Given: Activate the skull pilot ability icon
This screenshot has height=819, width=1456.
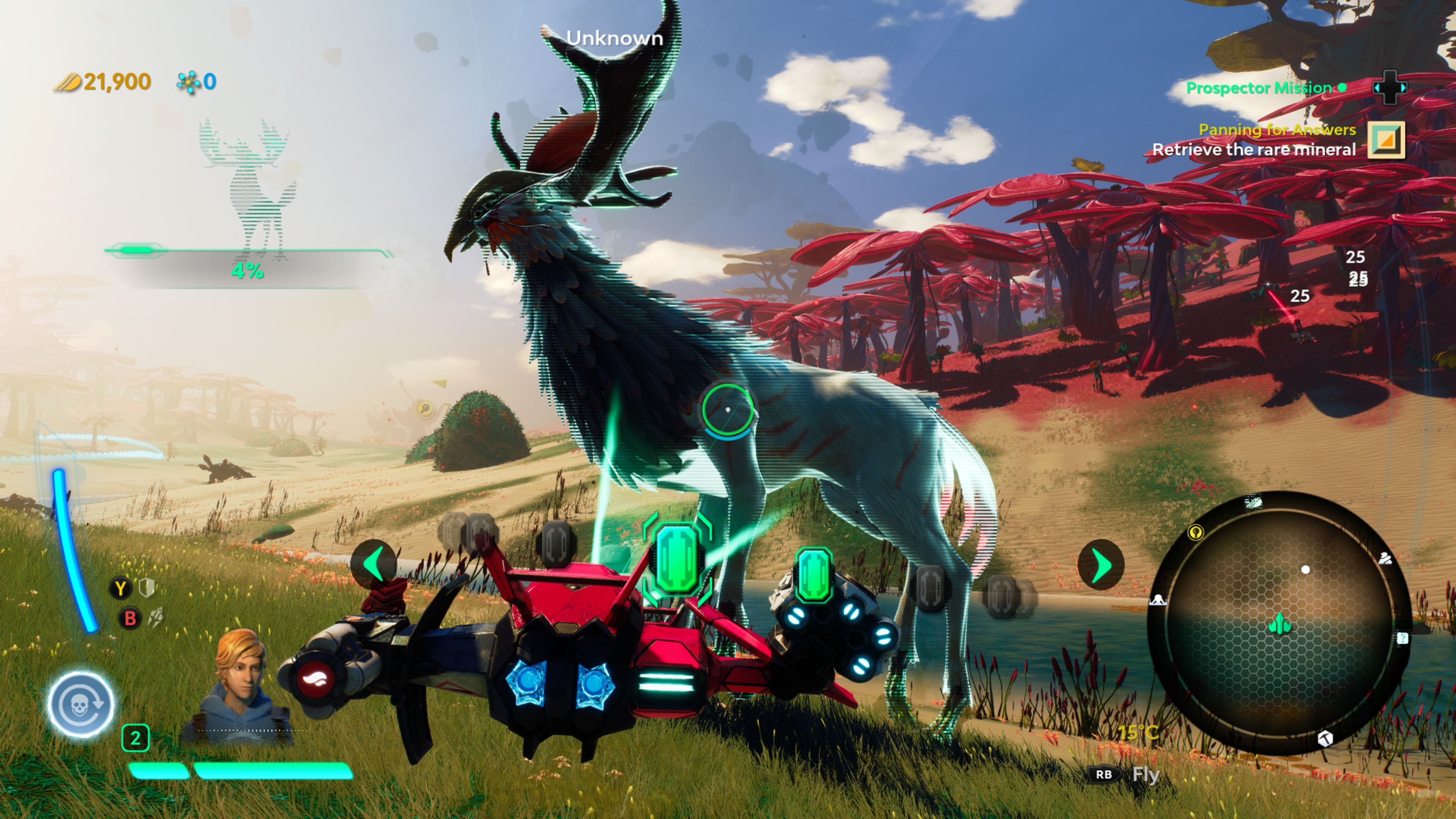Looking at the screenshot, I should coord(81,704).
